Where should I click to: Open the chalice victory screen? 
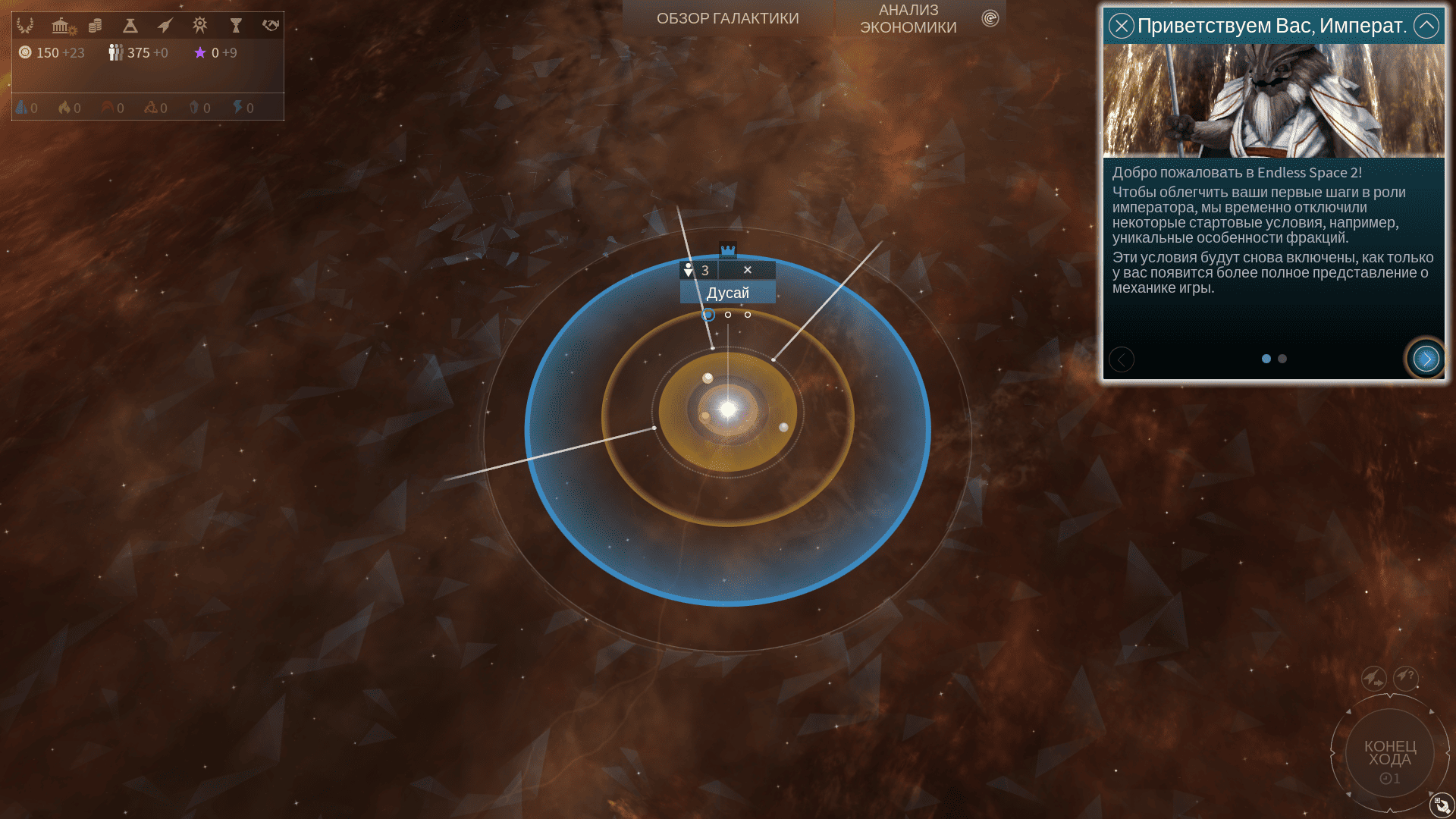point(236,26)
